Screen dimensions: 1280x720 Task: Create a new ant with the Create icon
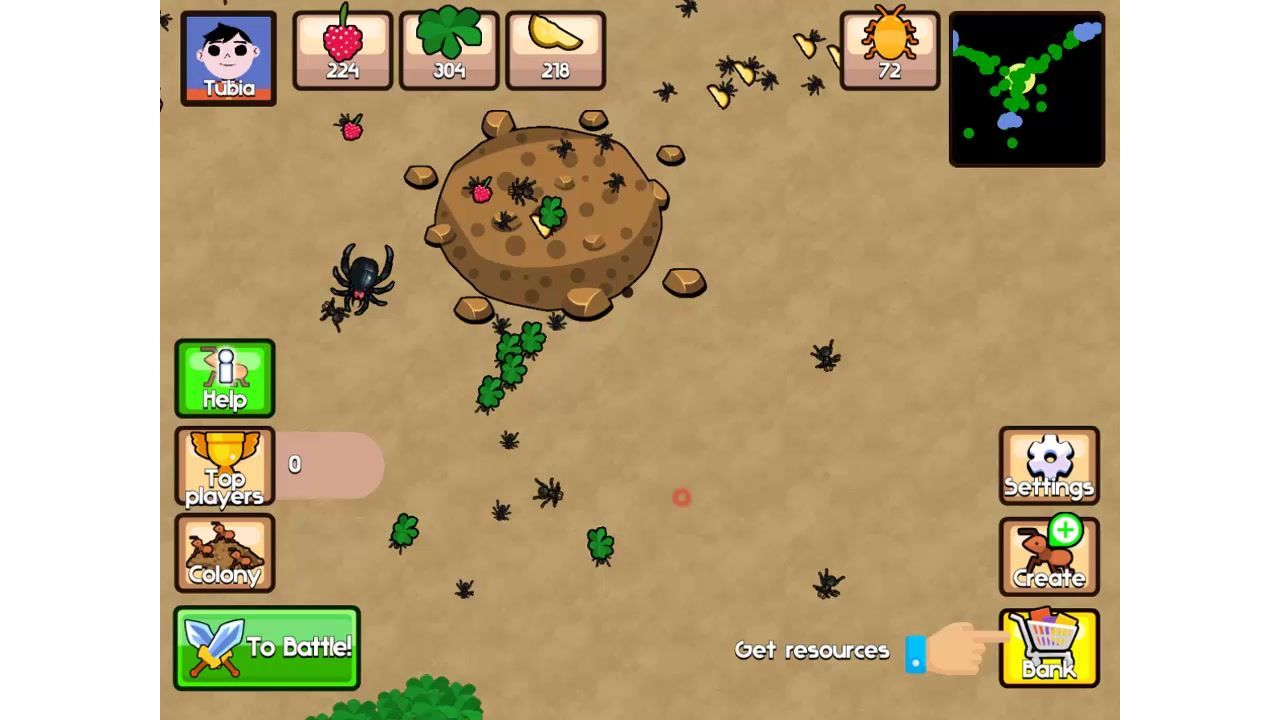pos(1048,556)
